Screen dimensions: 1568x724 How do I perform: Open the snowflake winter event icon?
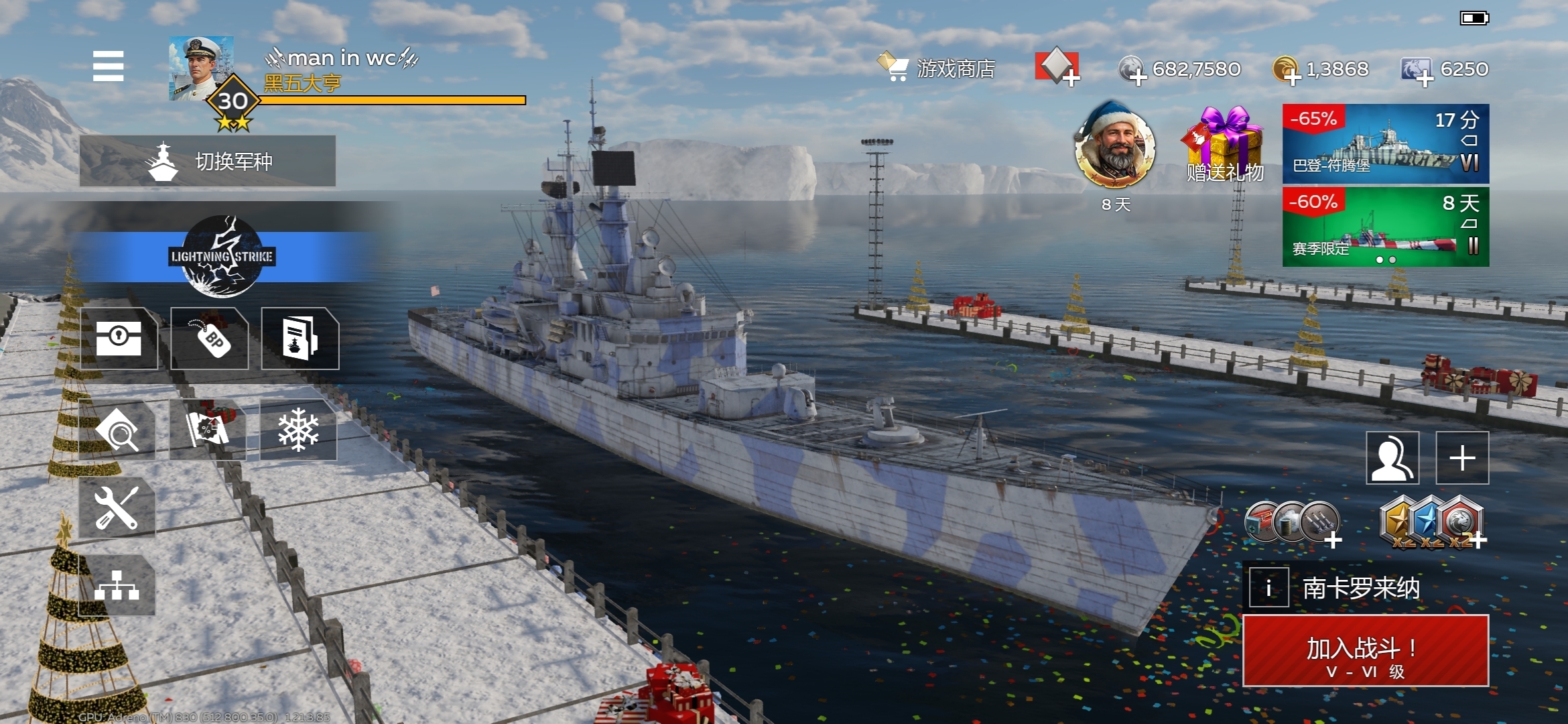click(298, 430)
